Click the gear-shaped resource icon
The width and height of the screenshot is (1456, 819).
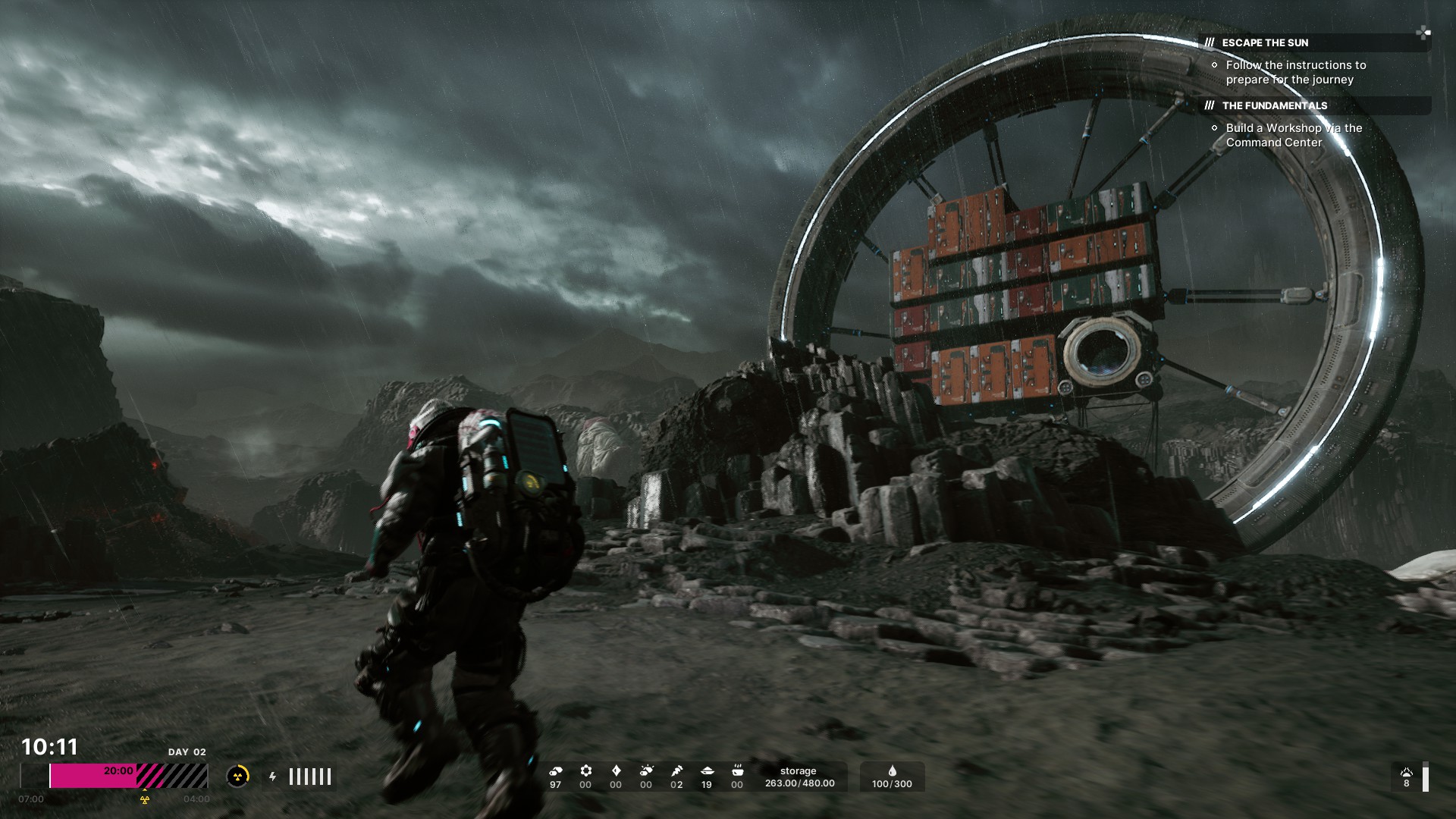(x=585, y=771)
